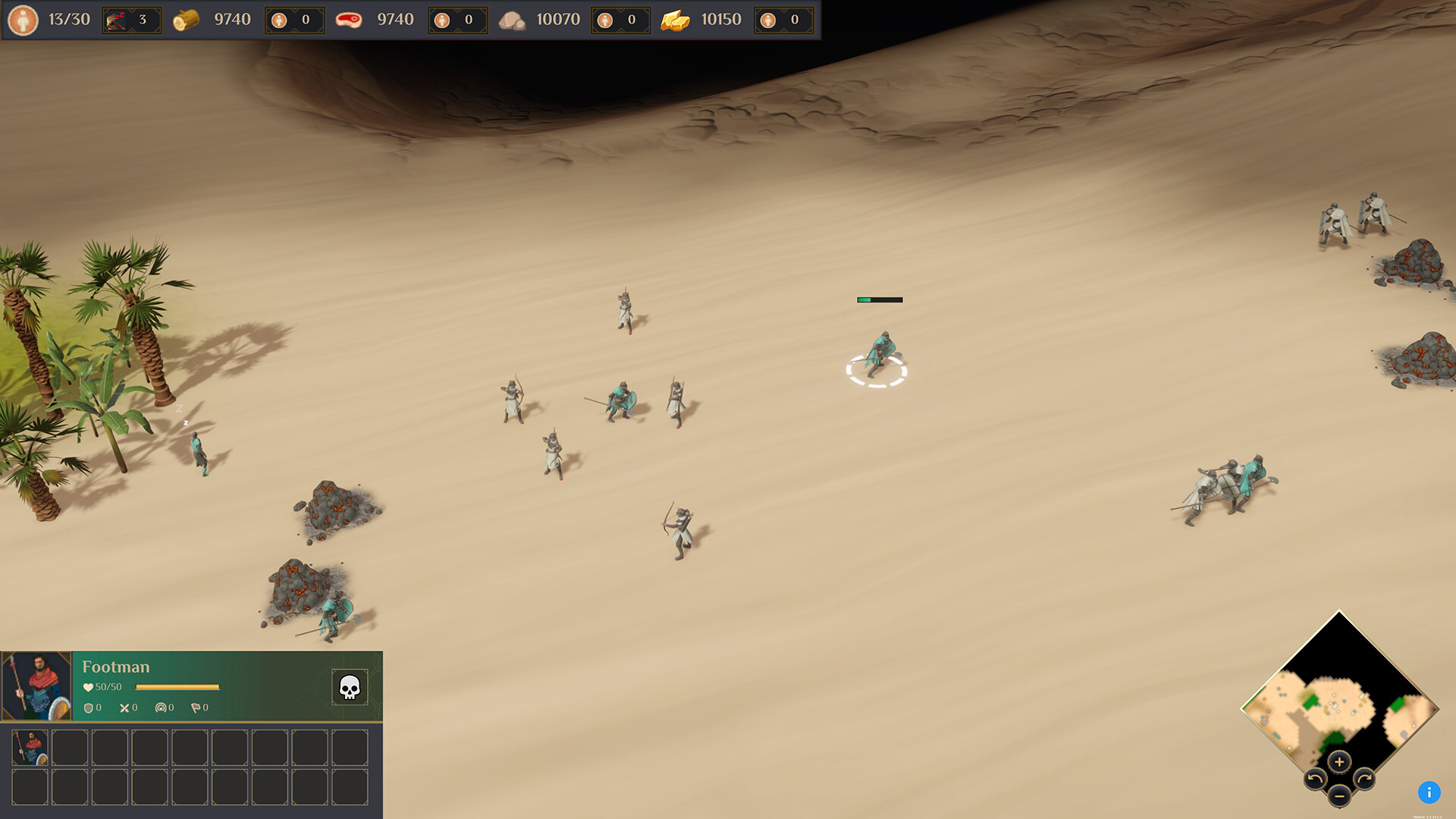The width and height of the screenshot is (1456, 819).
Task: Select the Footman in the first unit slot
Action: 30,749
